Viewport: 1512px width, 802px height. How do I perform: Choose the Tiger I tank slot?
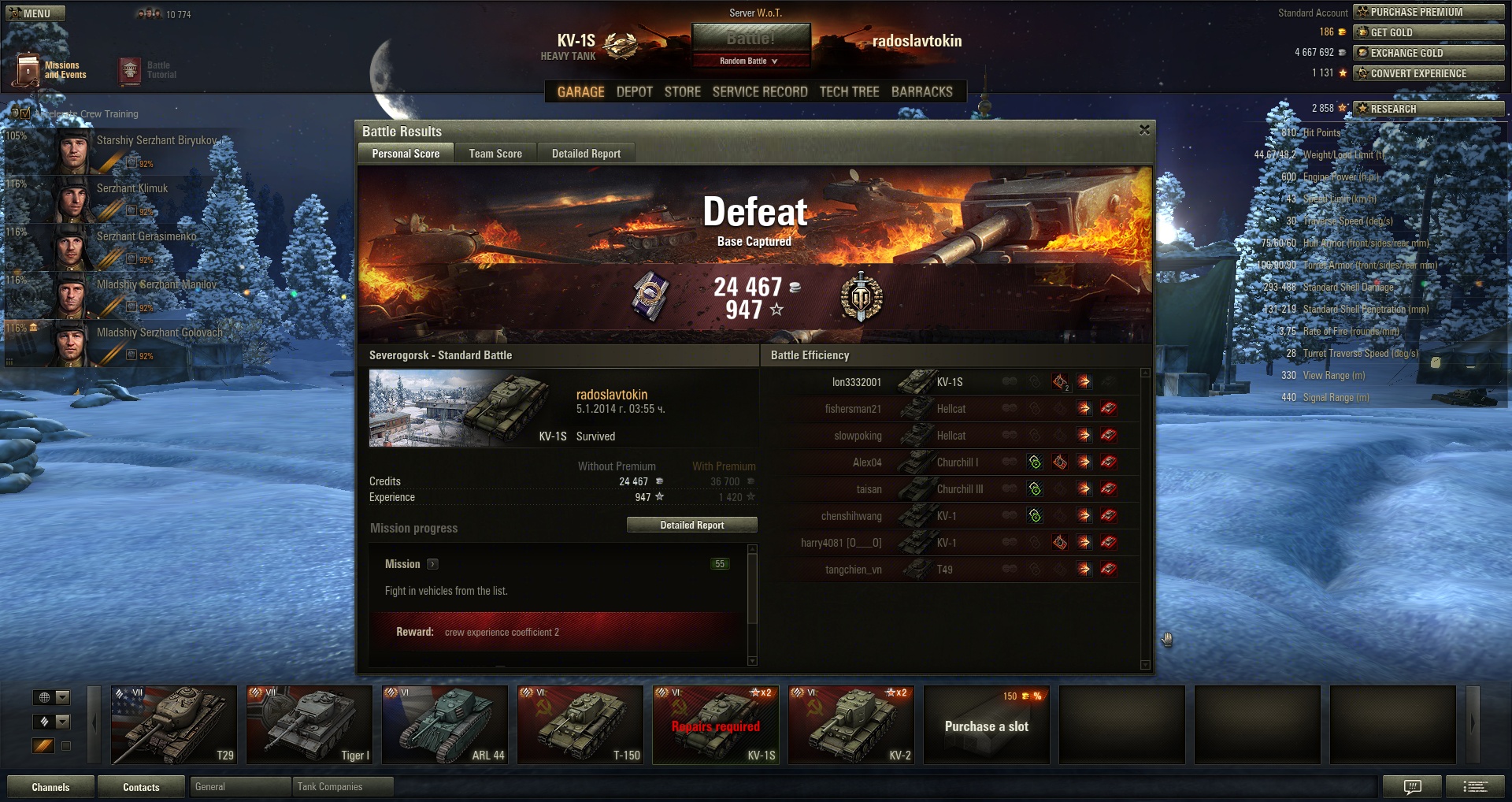tap(309, 725)
